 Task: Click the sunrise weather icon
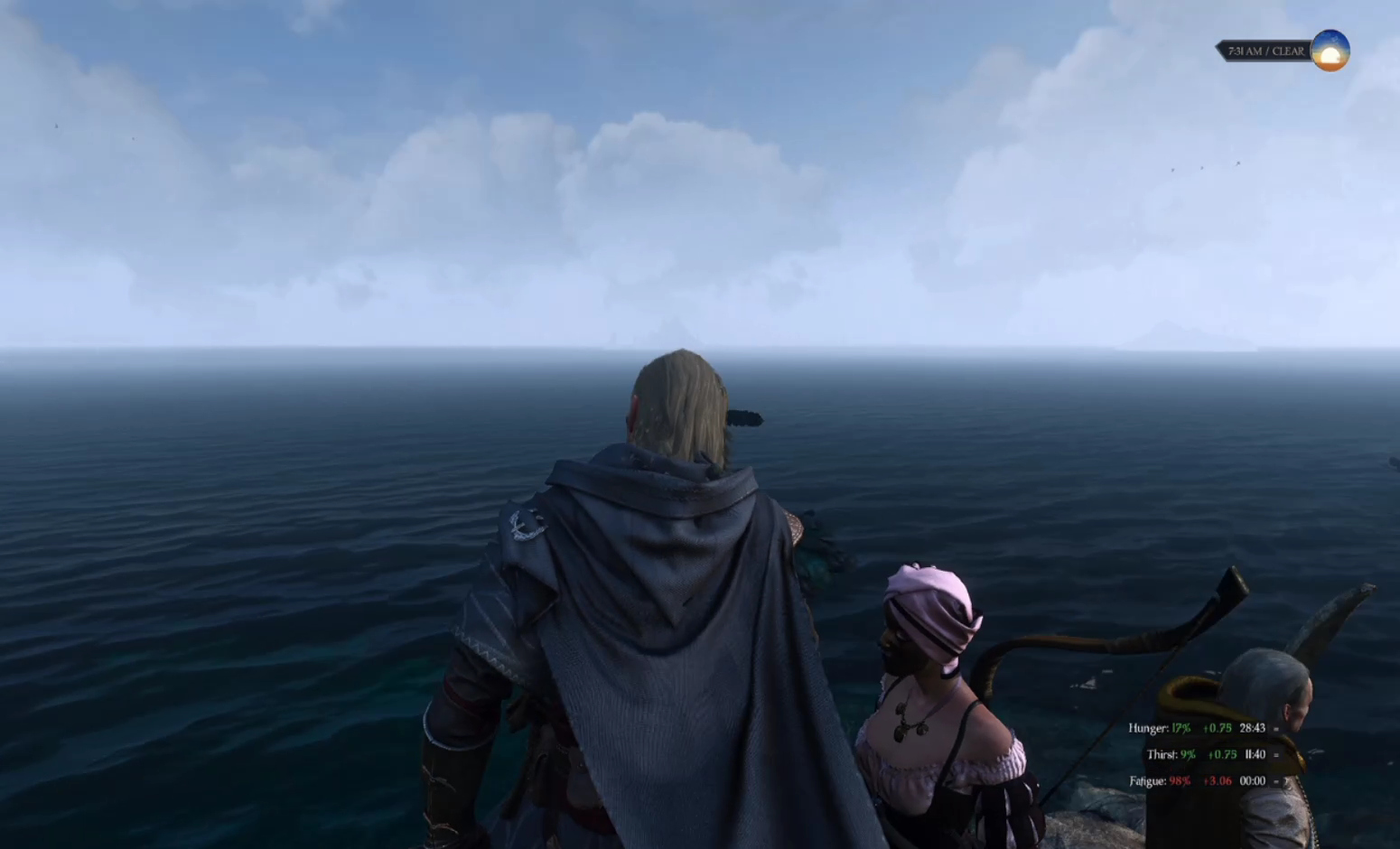(x=1330, y=51)
